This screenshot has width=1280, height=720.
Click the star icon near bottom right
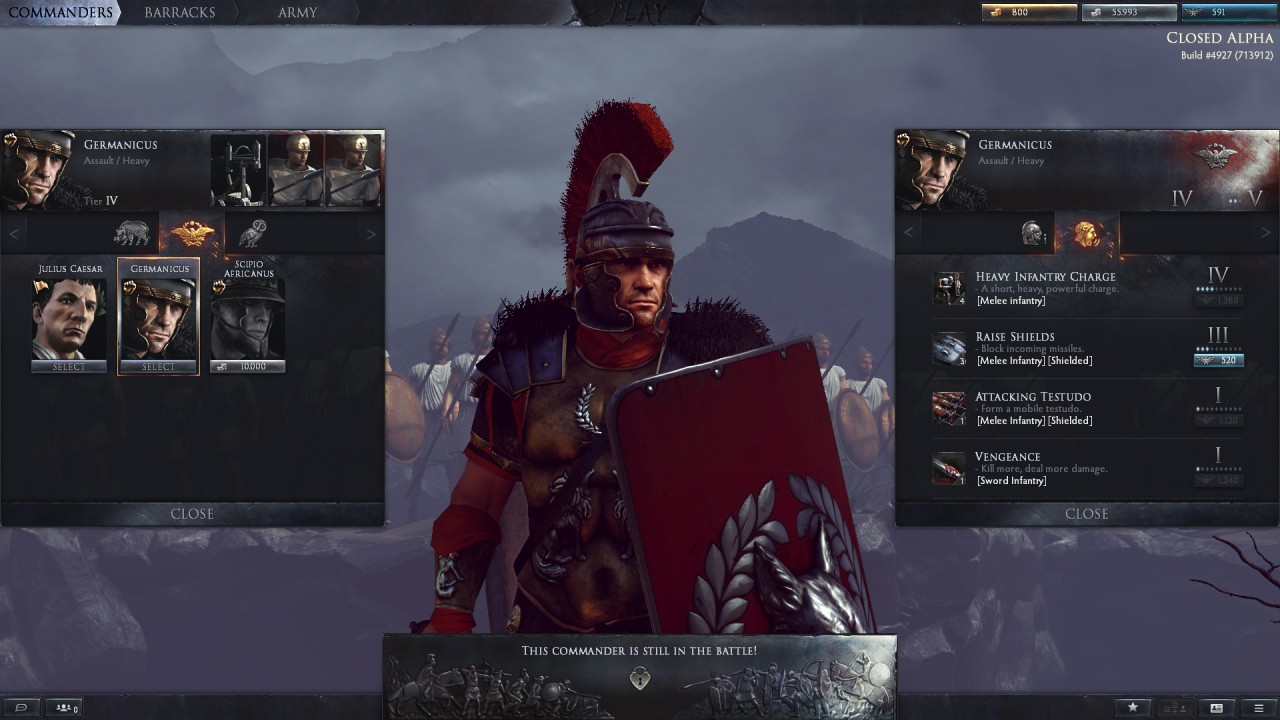tap(1132, 707)
